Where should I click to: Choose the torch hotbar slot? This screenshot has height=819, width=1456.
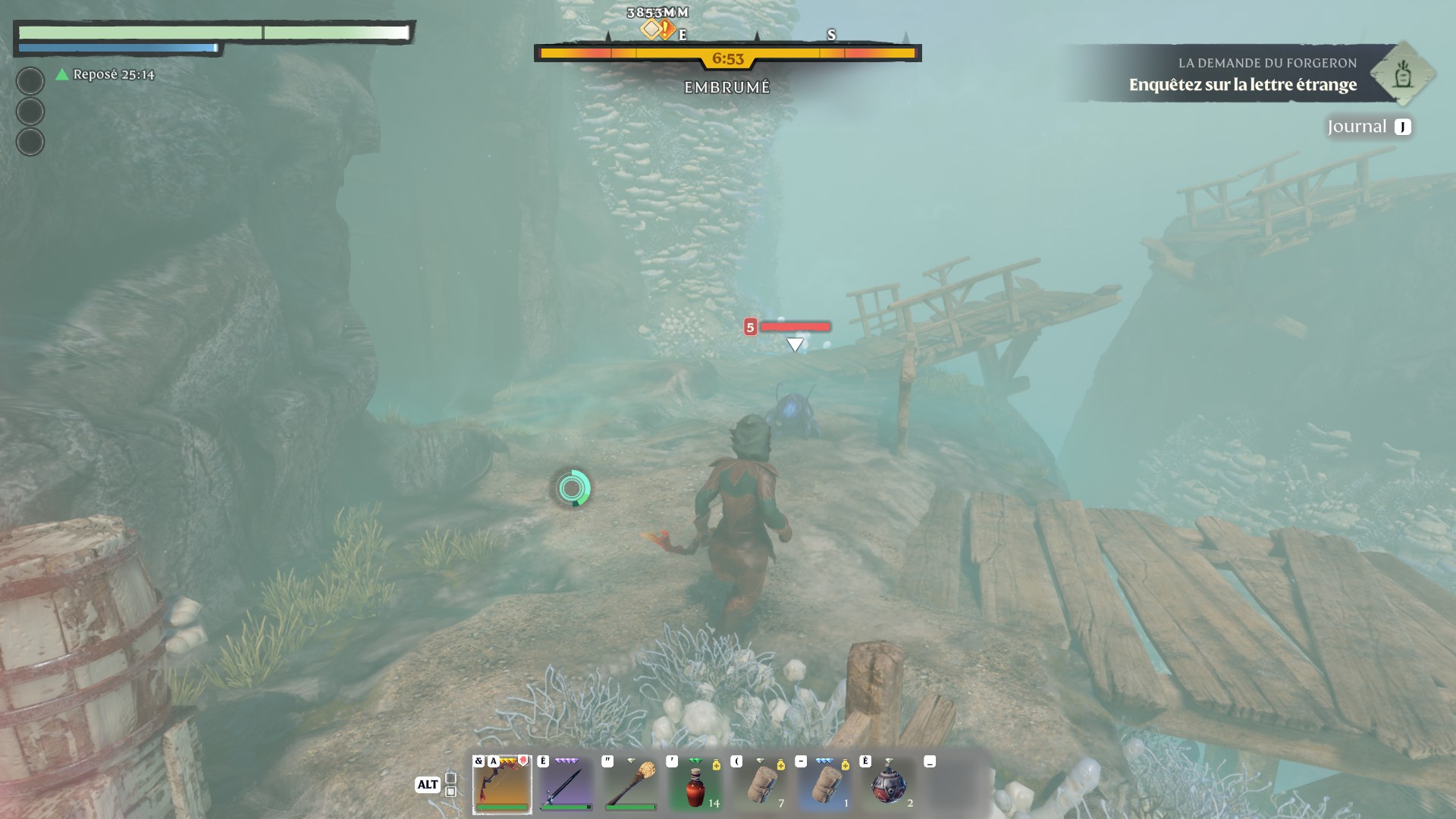pyautogui.click(x=631, y=784)
